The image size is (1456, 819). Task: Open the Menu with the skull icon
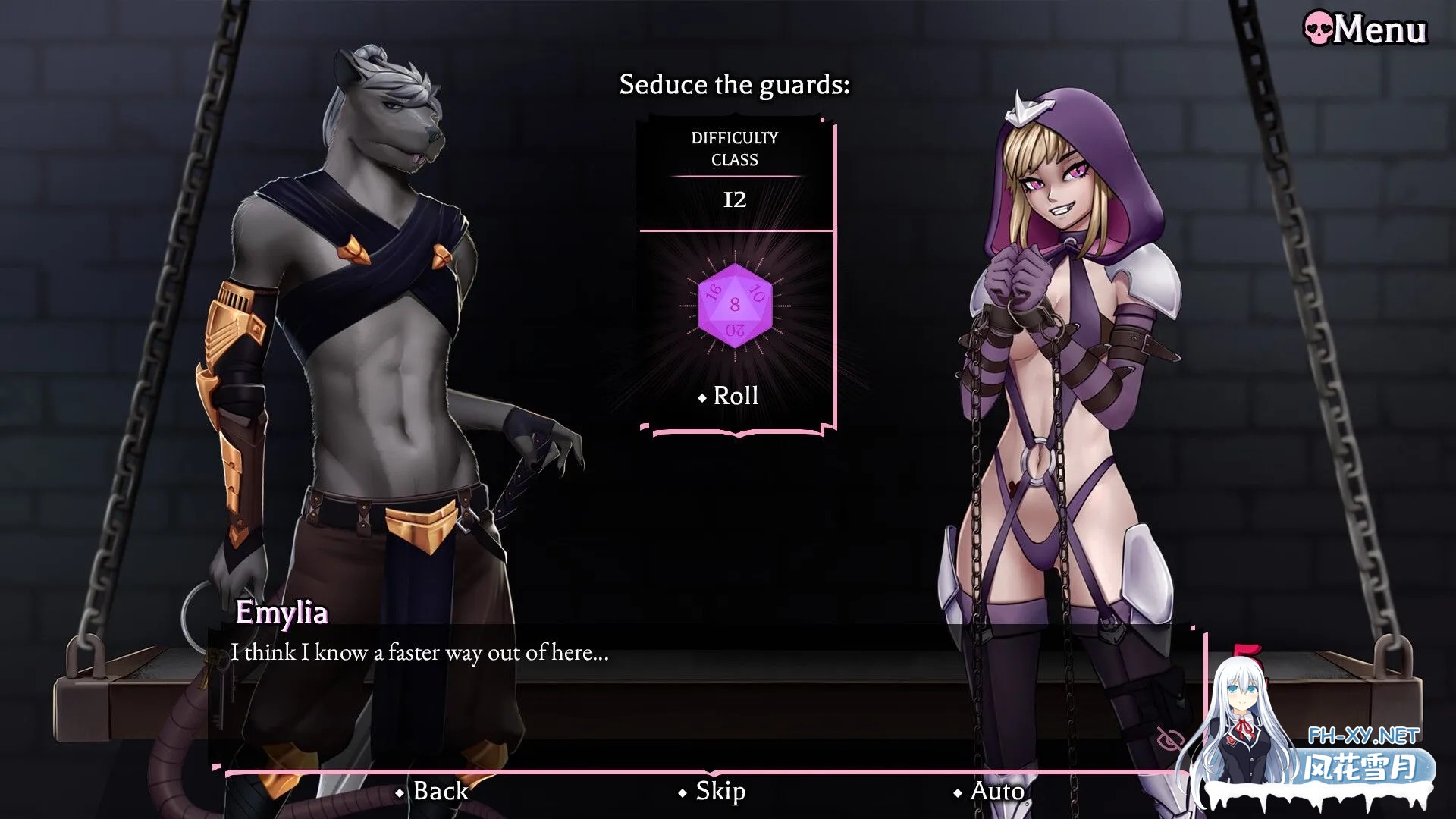click(x=1366, y=30)
